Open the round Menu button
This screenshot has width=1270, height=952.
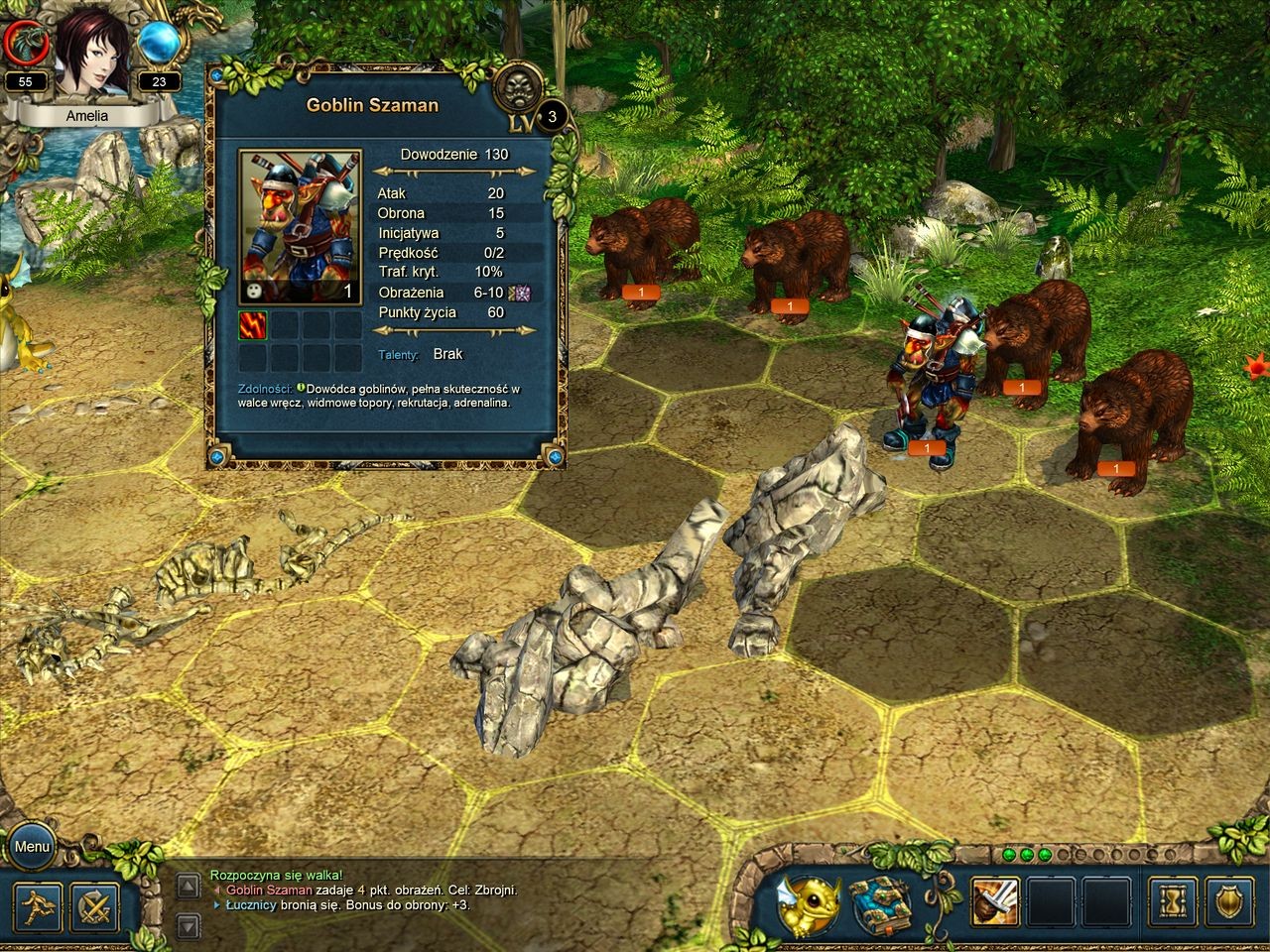click(33, 847)
